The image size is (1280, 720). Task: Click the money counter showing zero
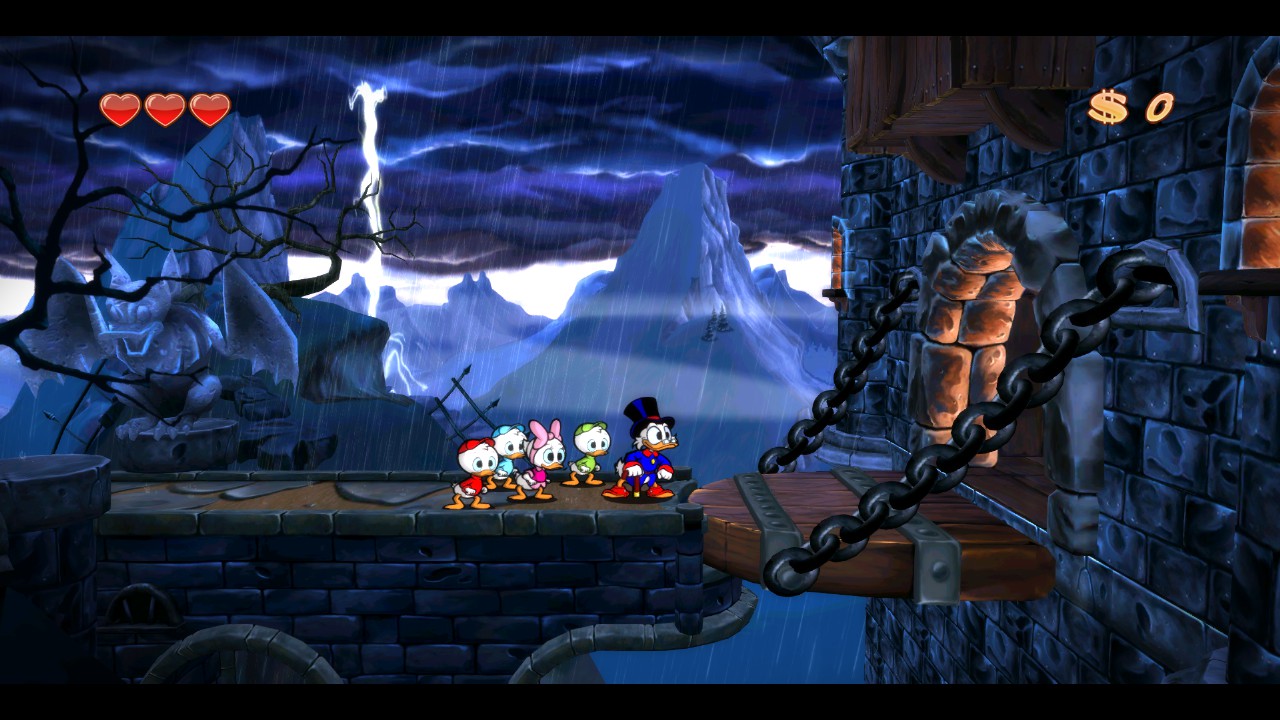click(x=1160, y=108)
